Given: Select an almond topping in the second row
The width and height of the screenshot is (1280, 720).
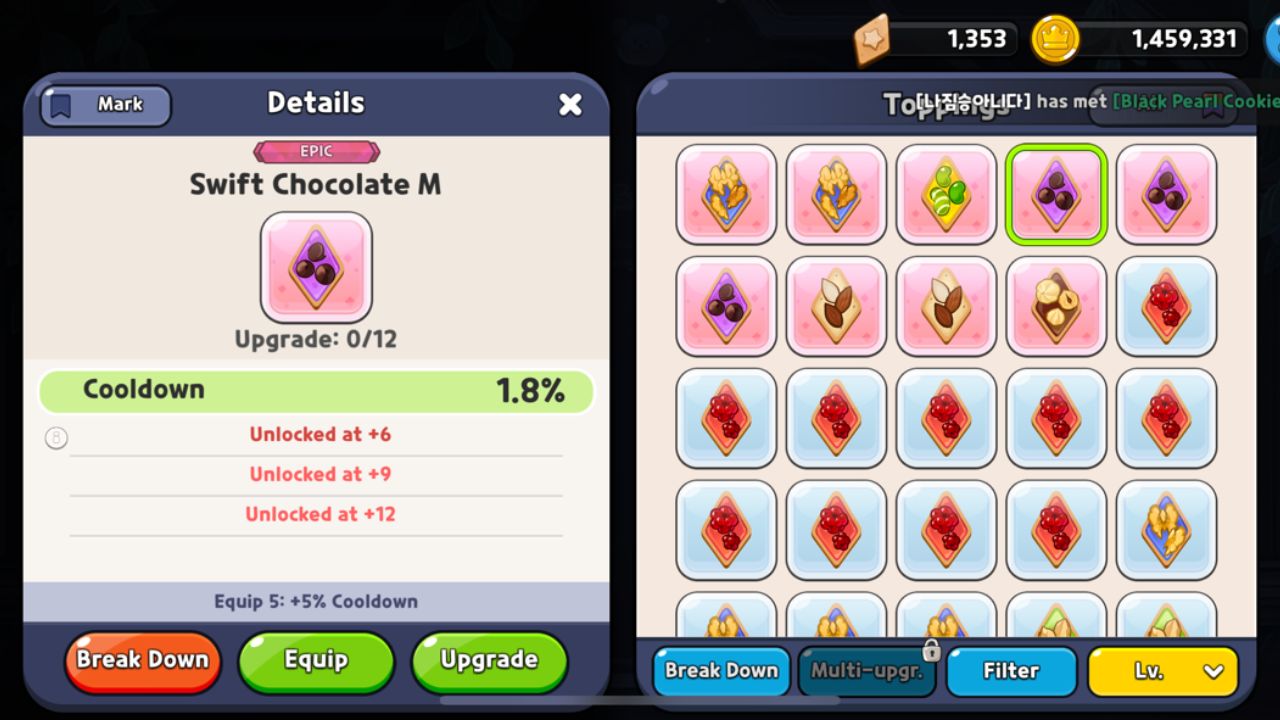Looking at the screenshot, I should point(836,305).
